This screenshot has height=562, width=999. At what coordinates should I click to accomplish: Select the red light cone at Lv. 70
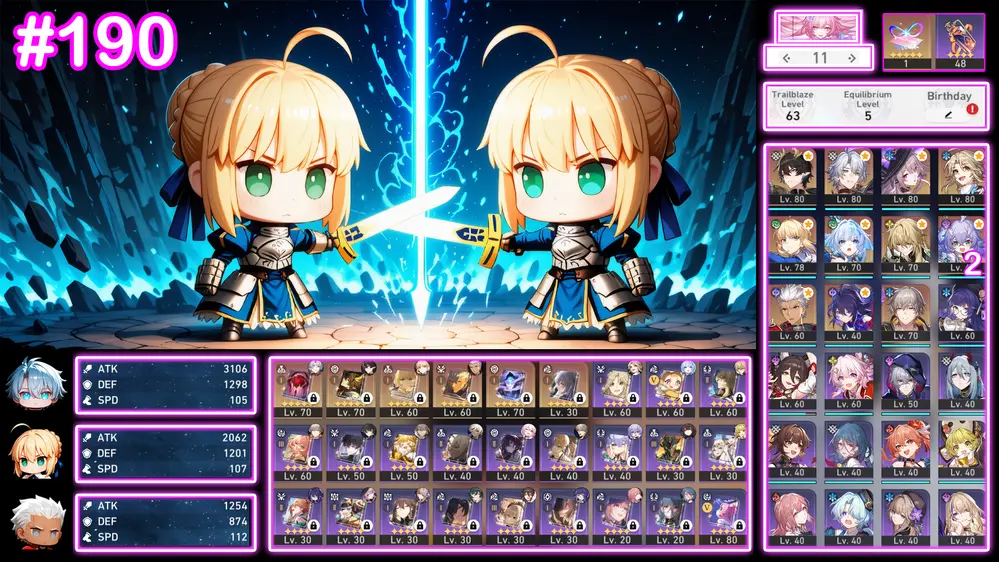[296, 389]
